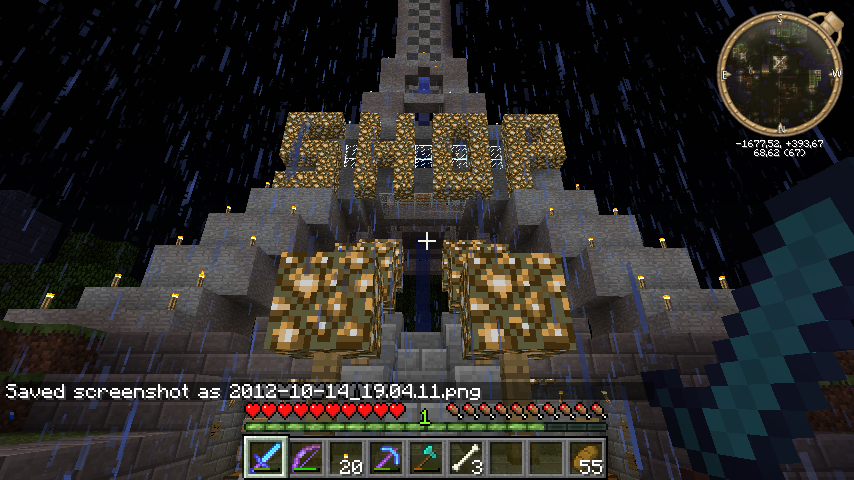
Task: Select the bone stack slot
Action: tap(466, 458)
